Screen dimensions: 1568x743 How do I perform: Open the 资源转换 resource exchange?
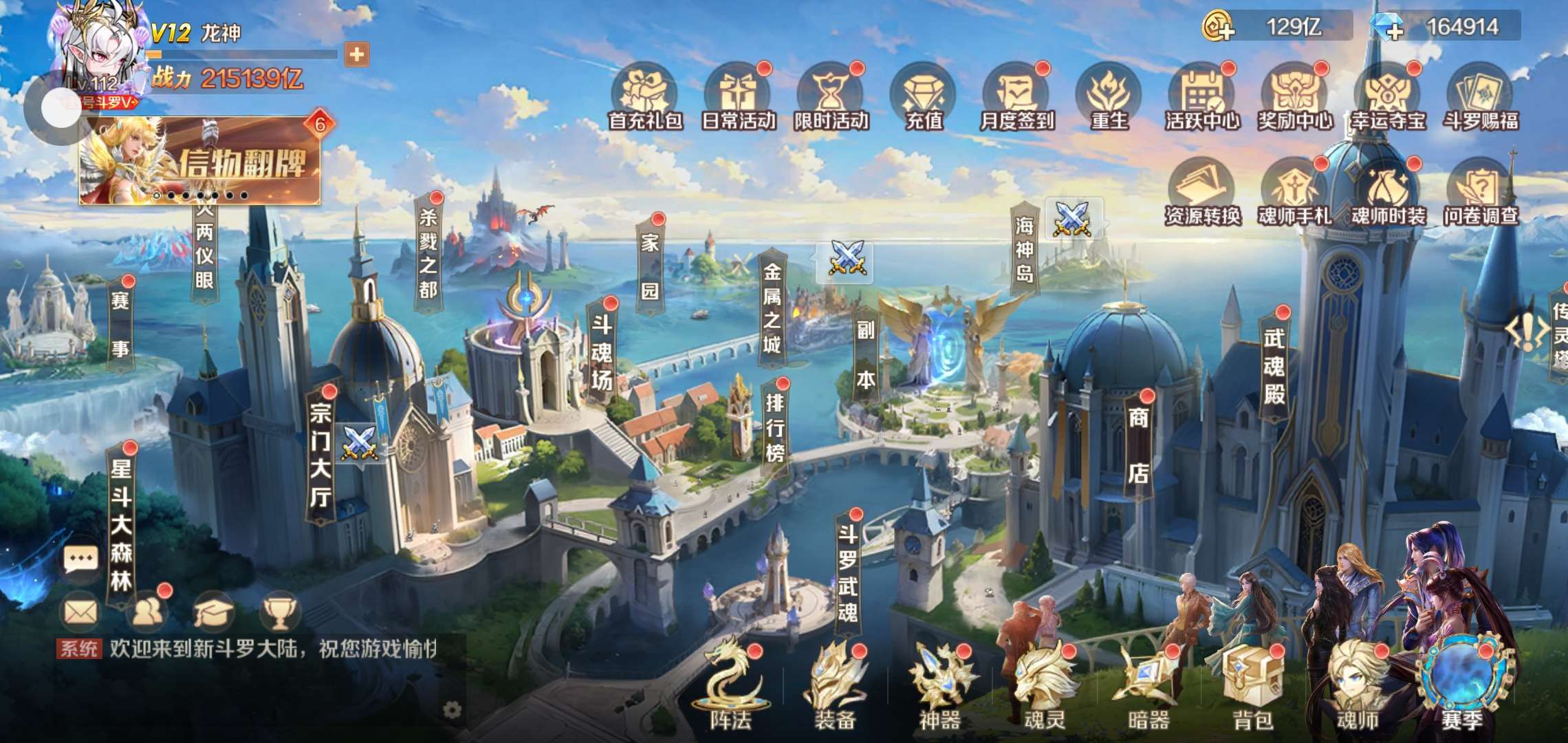coord(1201,193)
